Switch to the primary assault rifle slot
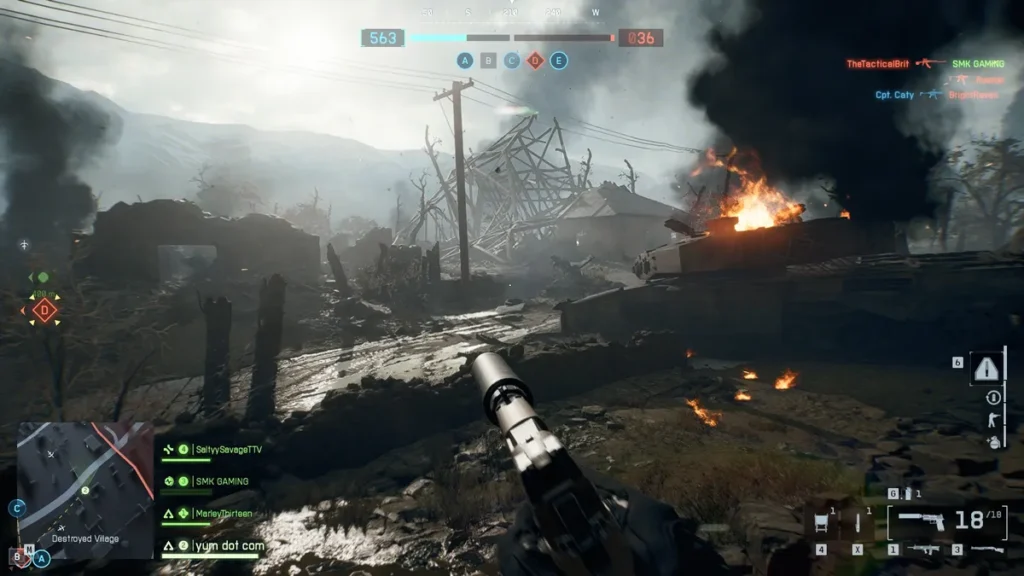 [922, 549]
